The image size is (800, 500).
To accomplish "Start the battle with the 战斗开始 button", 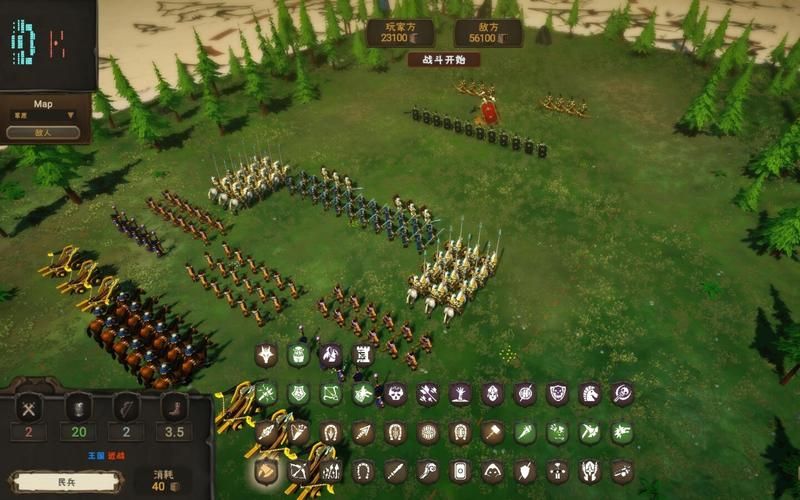I will click(443, 60).
